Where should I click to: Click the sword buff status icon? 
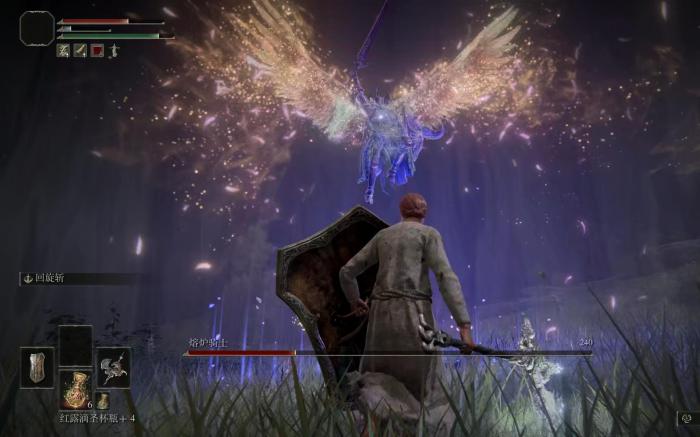(80, 50)
